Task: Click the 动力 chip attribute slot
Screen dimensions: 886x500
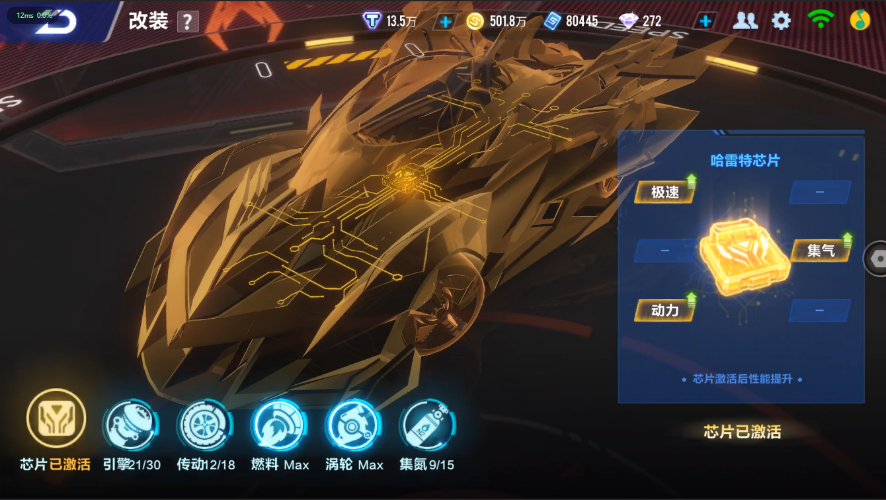Action: 665,310
